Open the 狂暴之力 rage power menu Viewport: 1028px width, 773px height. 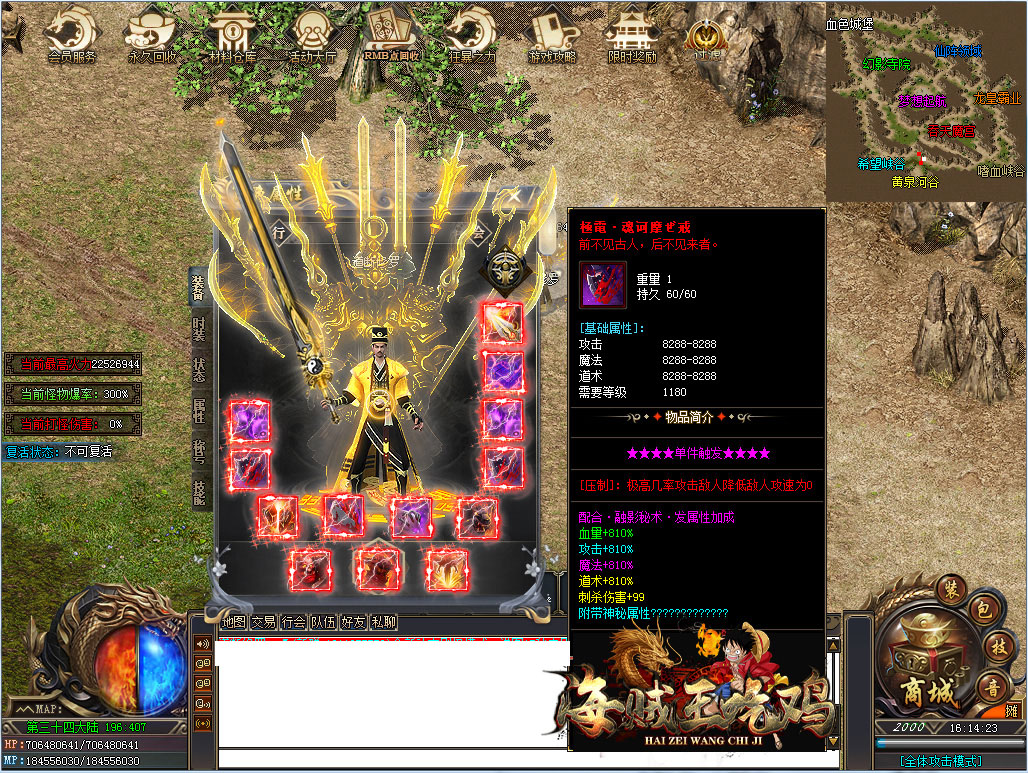(x=471, y=36)
